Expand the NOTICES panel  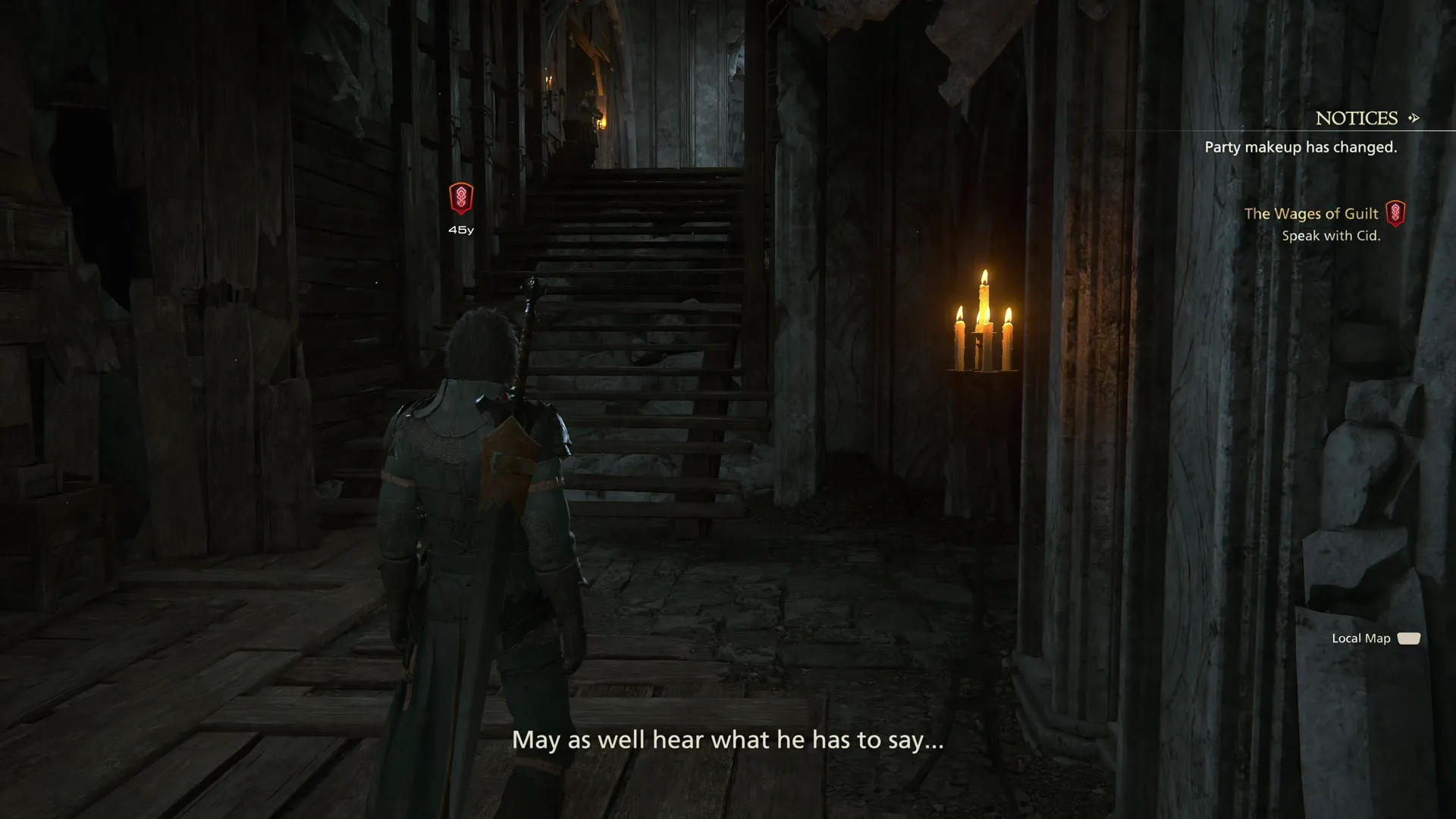coord(1356,118)
